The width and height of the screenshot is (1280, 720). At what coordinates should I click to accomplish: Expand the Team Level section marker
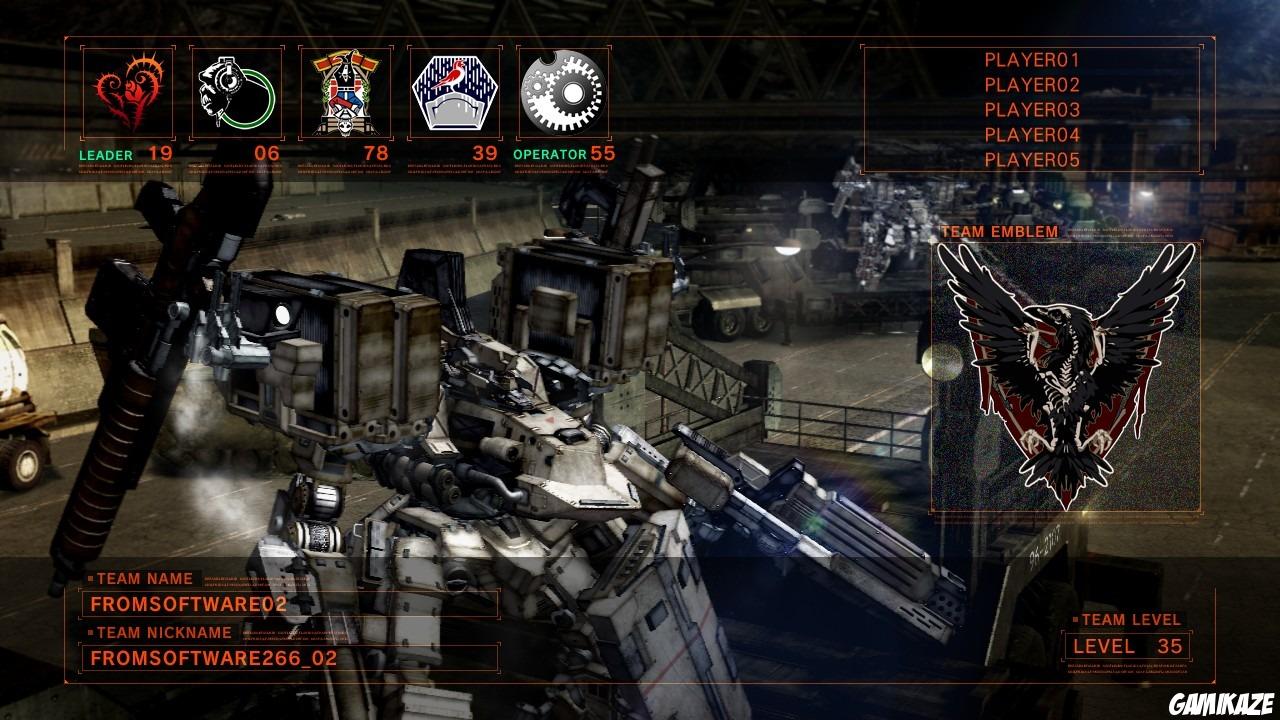coord(1079,619)
